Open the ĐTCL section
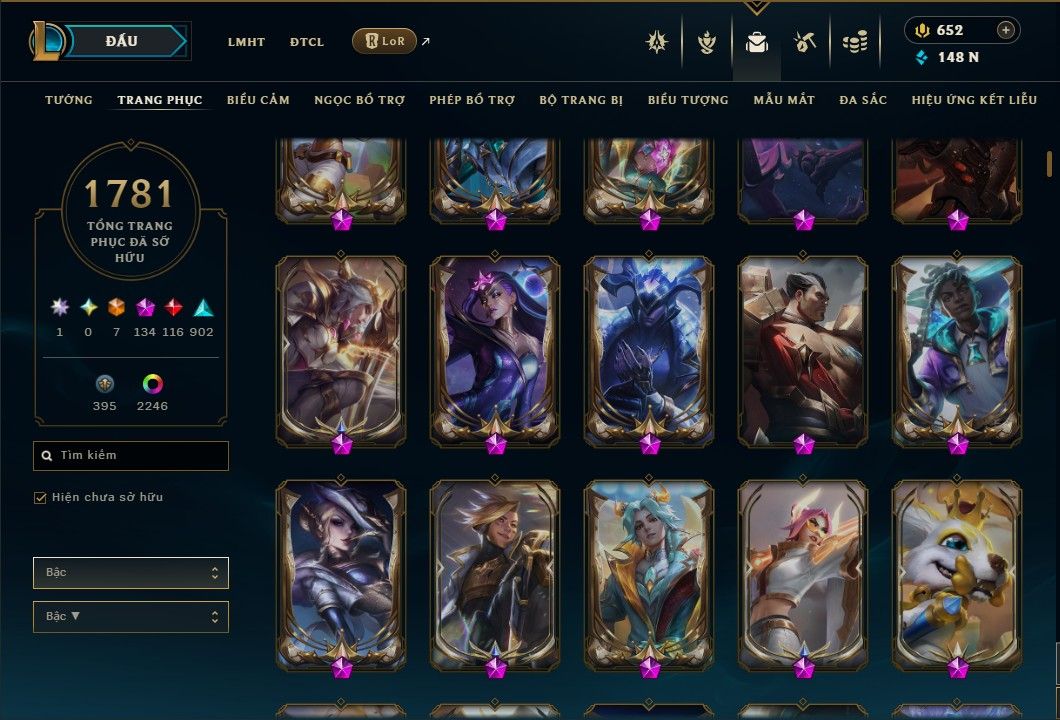This screenshot has height=720, width=1060. pyautogui.click(x=307, y=42)
